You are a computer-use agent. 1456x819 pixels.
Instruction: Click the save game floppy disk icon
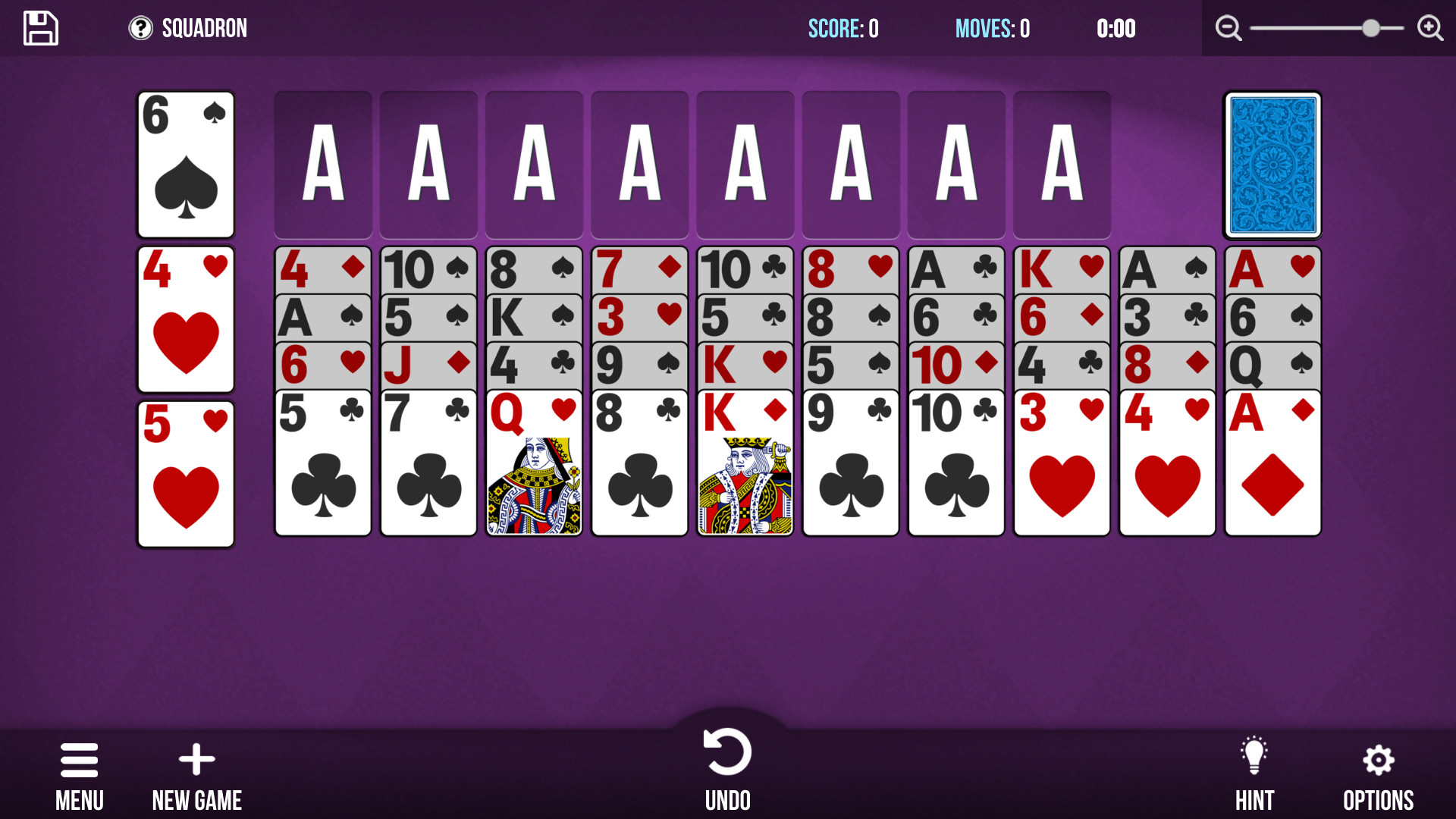point(40,27)
